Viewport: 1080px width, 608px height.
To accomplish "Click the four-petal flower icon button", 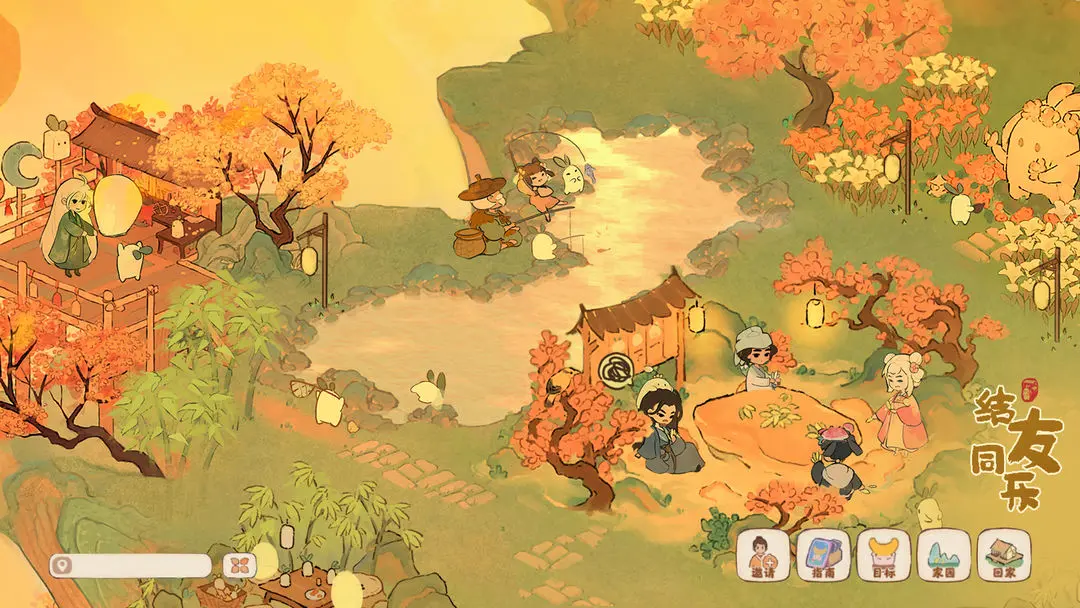I will (240, 565).
